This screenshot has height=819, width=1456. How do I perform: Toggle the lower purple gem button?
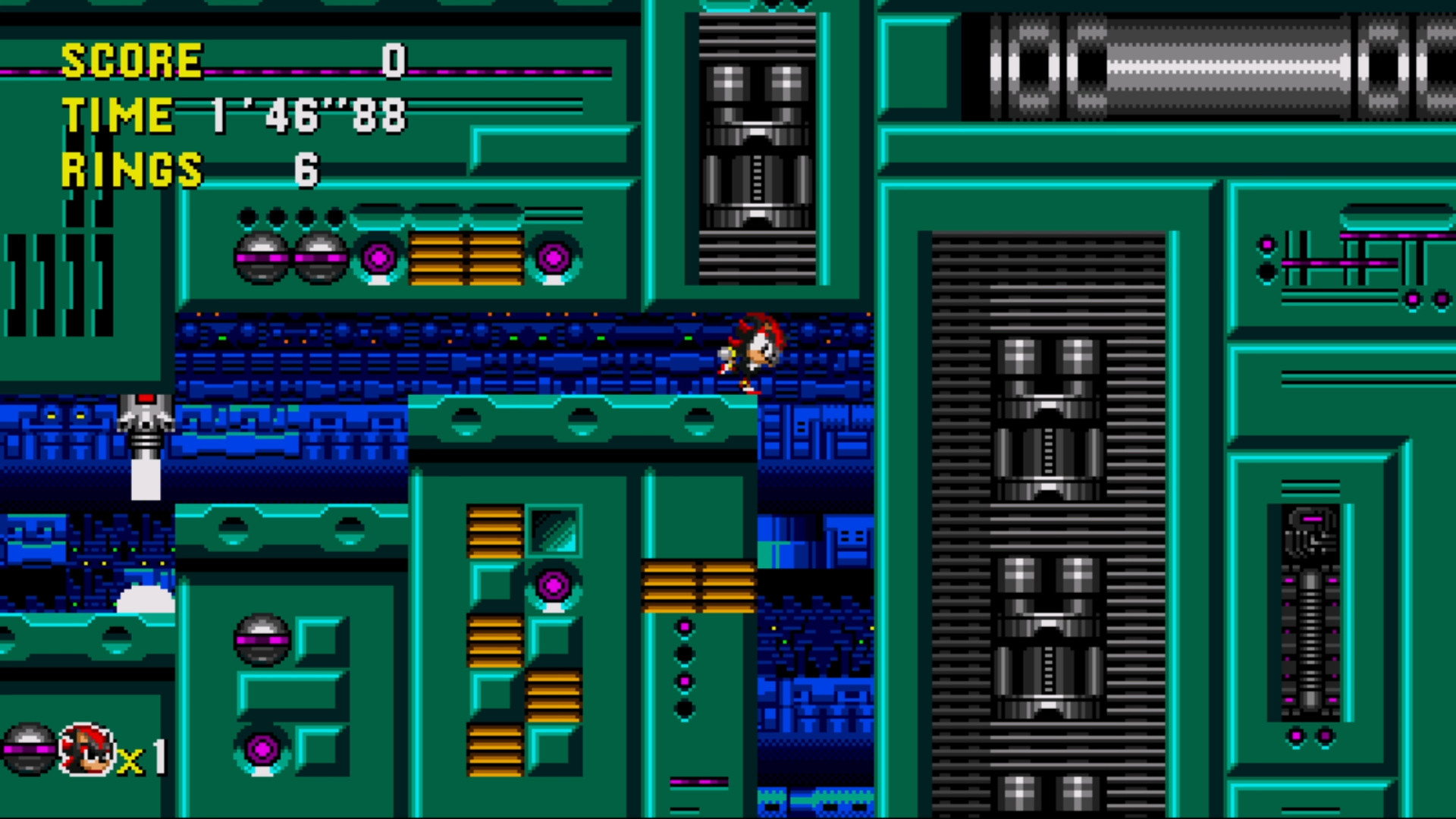coord(262,748)
